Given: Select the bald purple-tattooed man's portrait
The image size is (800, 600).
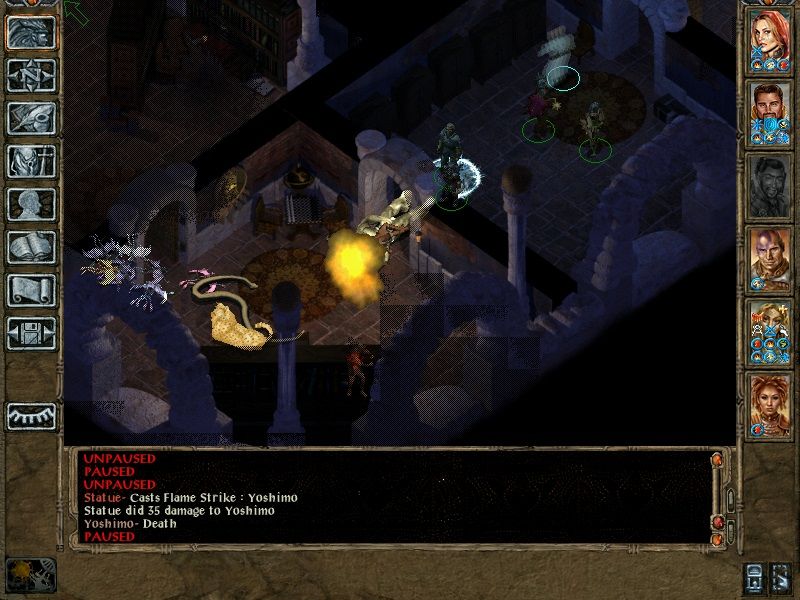Looking at the screenshot, I should click(770, 256).
